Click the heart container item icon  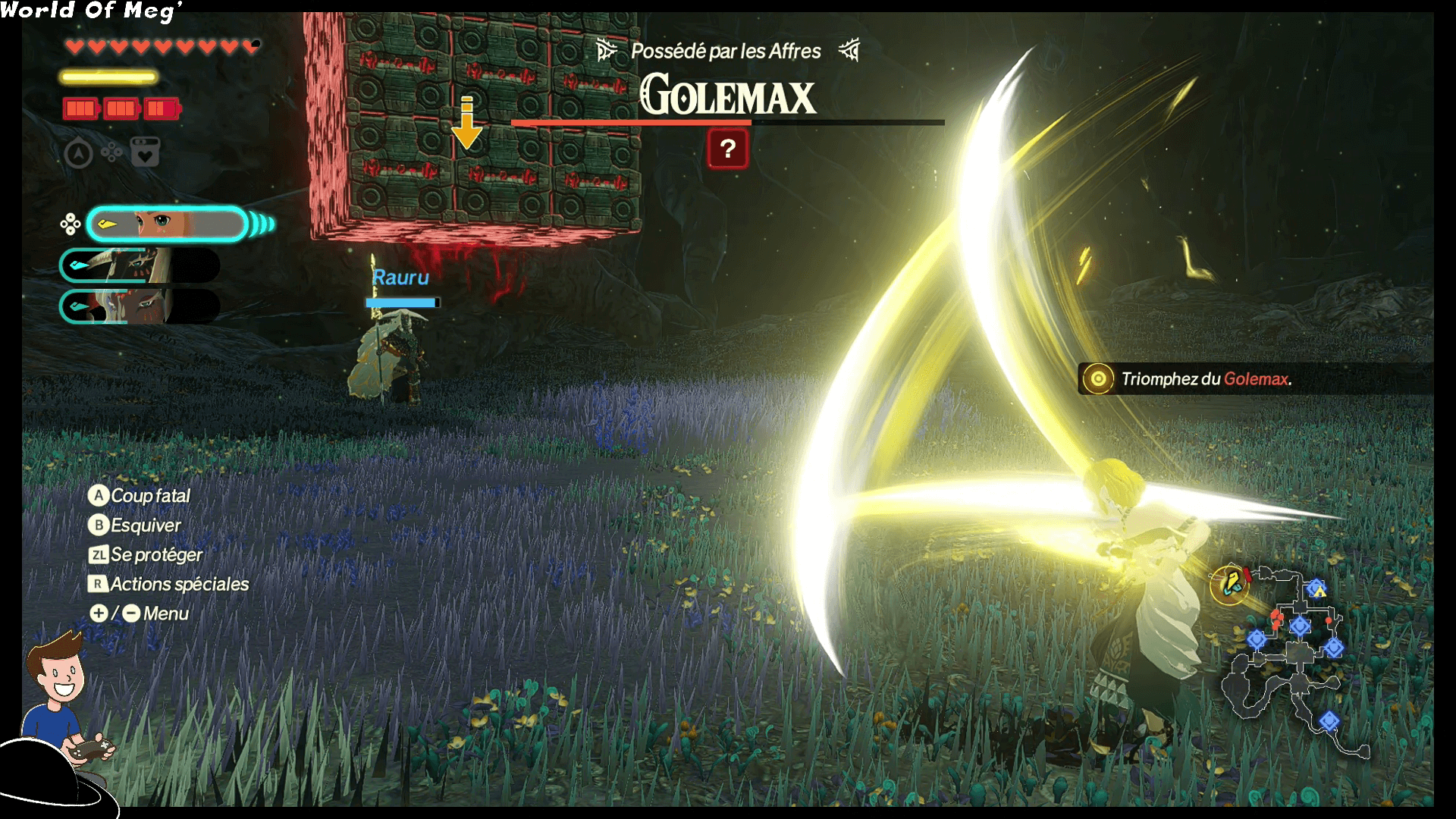click(145, 153)
